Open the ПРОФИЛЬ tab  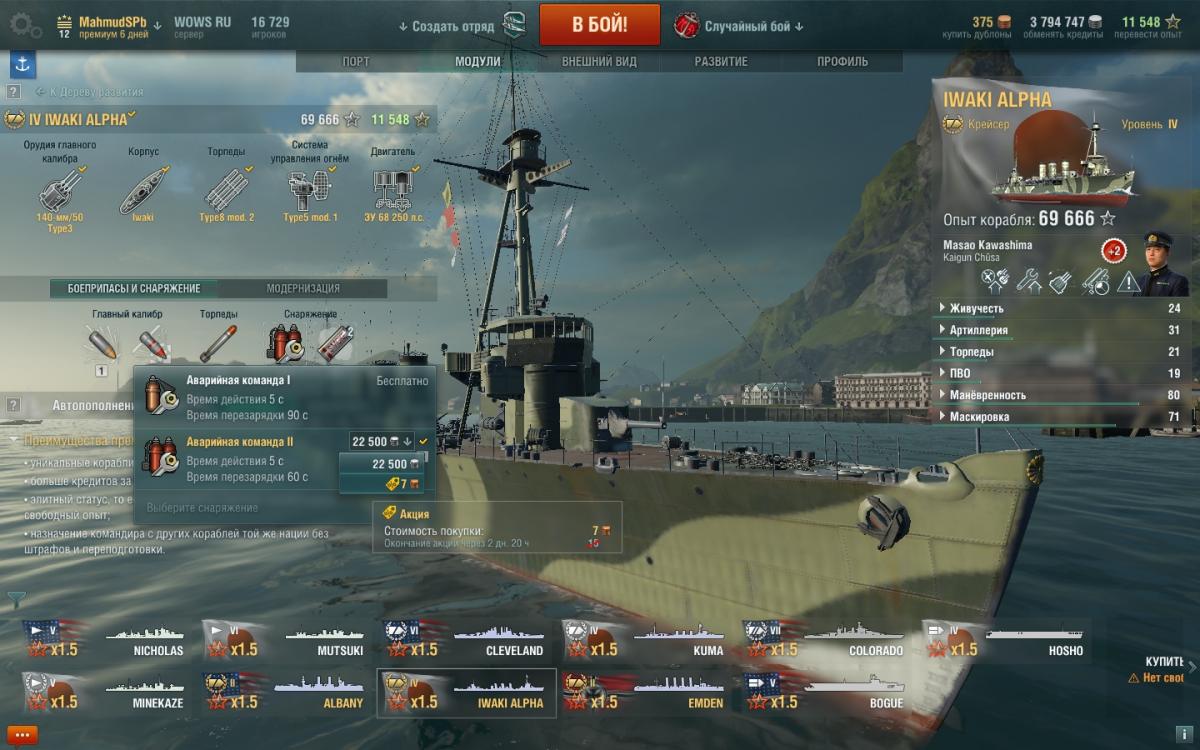pos(842,61)
